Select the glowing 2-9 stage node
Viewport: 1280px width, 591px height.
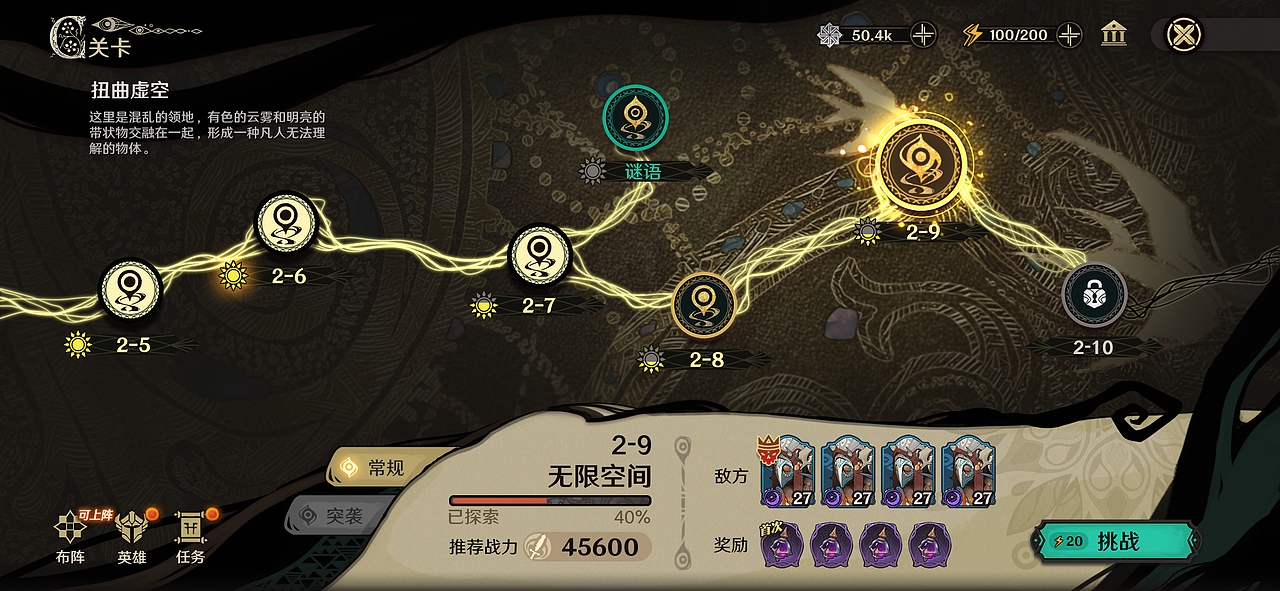pyautogui.click(x=921, y=165)
